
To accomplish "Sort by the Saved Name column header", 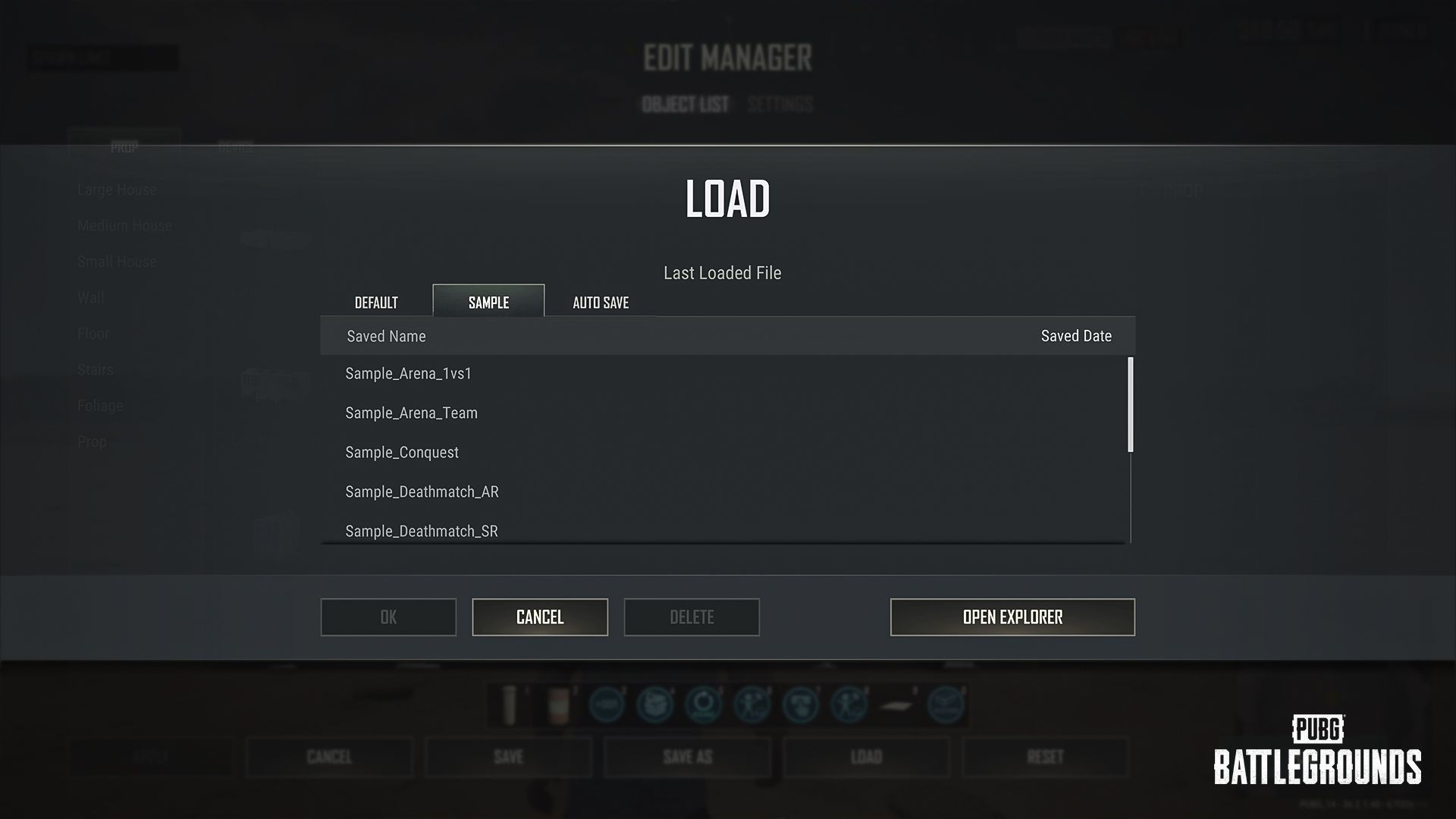I will pos(386,337).
